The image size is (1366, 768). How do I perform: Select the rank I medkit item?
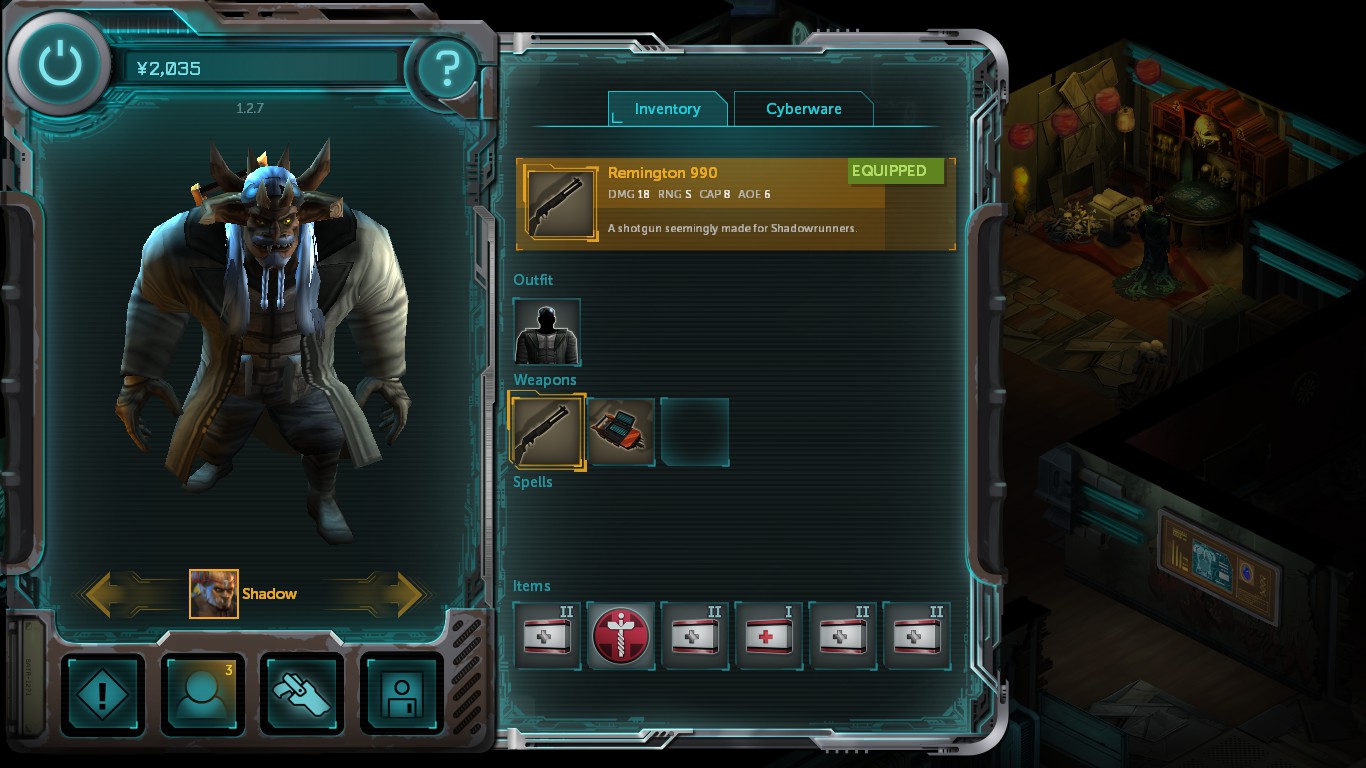(x=768, y=635)
